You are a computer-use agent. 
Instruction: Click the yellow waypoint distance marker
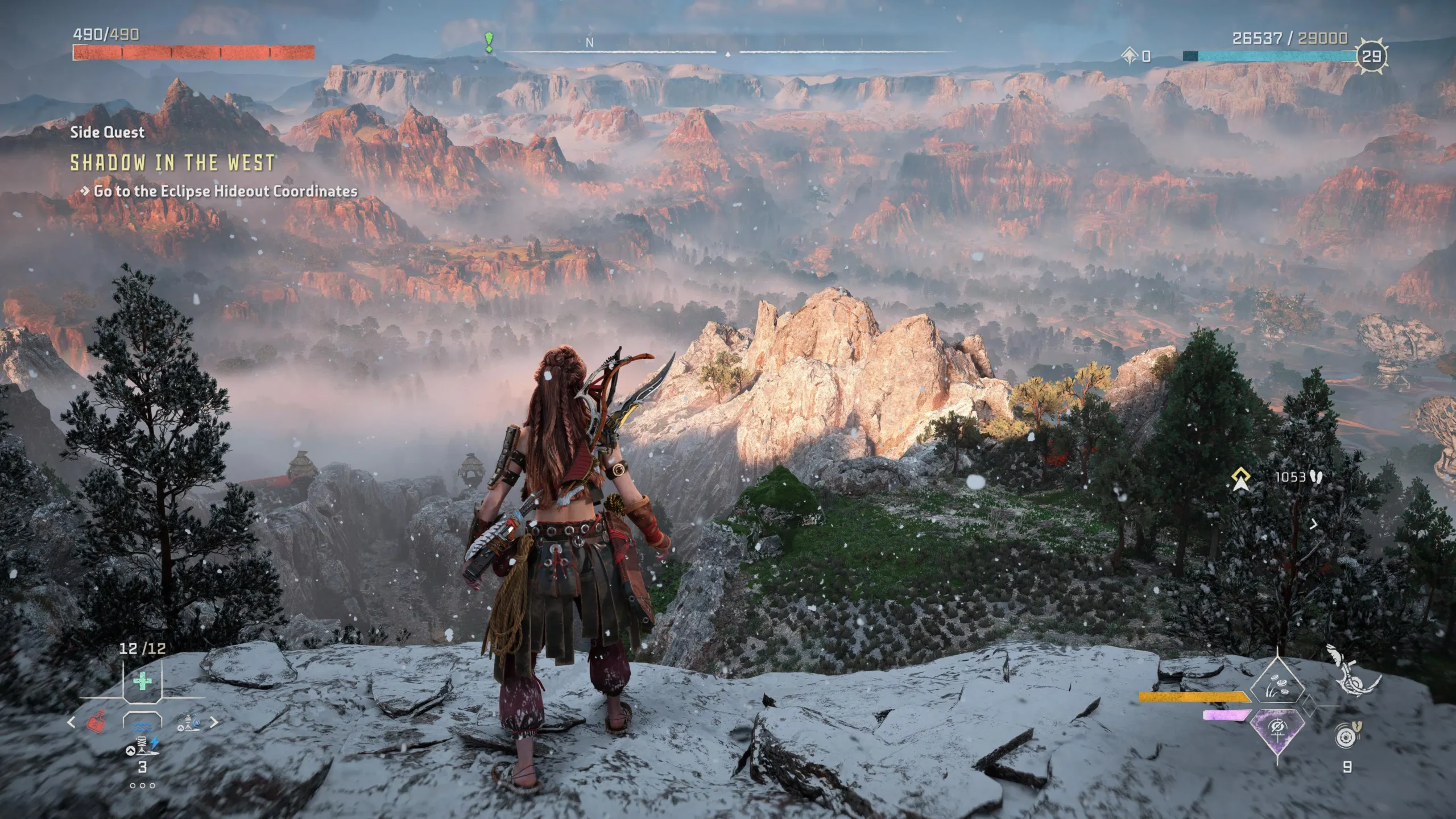click(x=1241, y=478)
